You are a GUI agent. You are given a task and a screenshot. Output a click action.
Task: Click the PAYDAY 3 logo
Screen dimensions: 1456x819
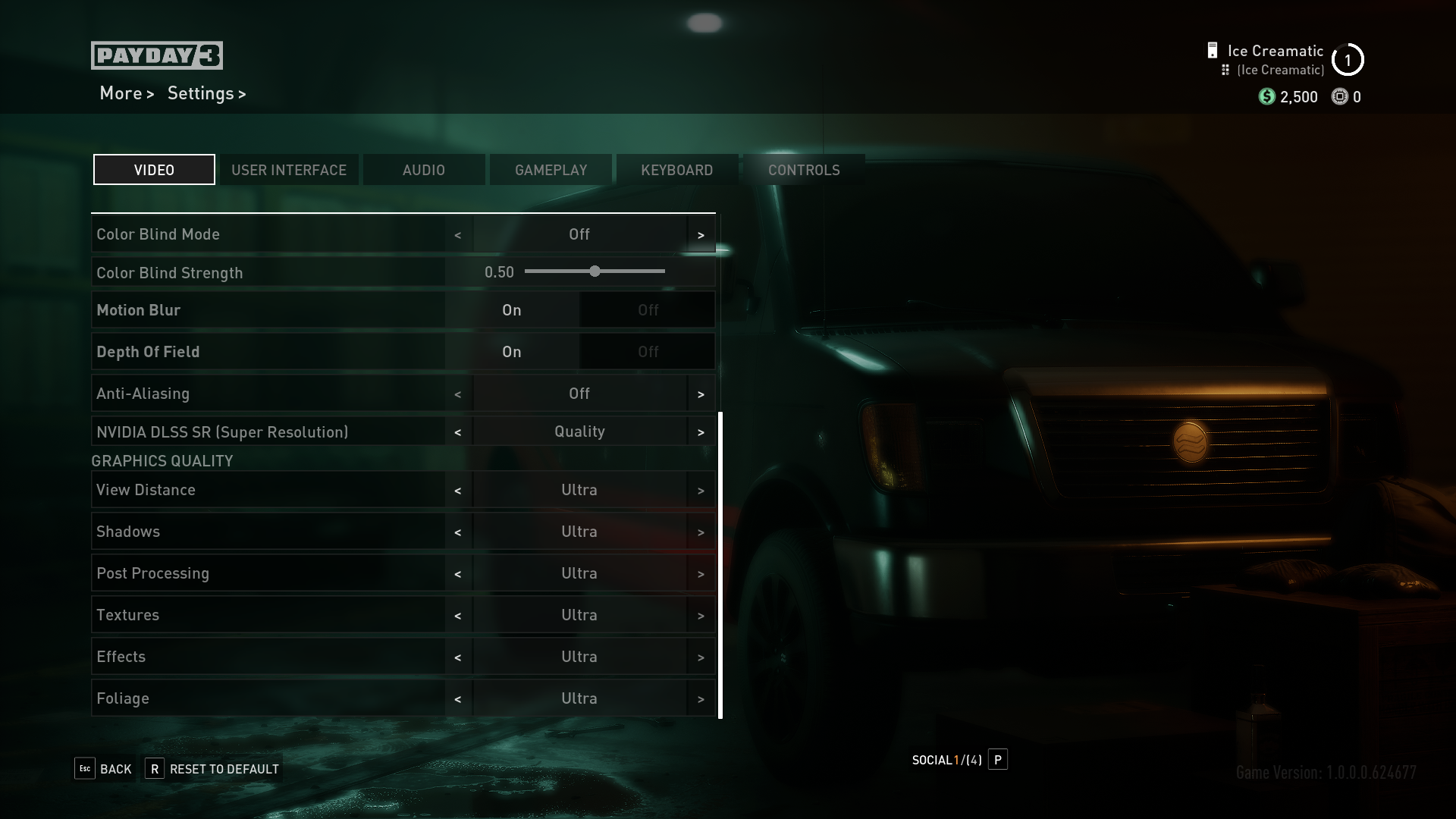pos(157,55)
